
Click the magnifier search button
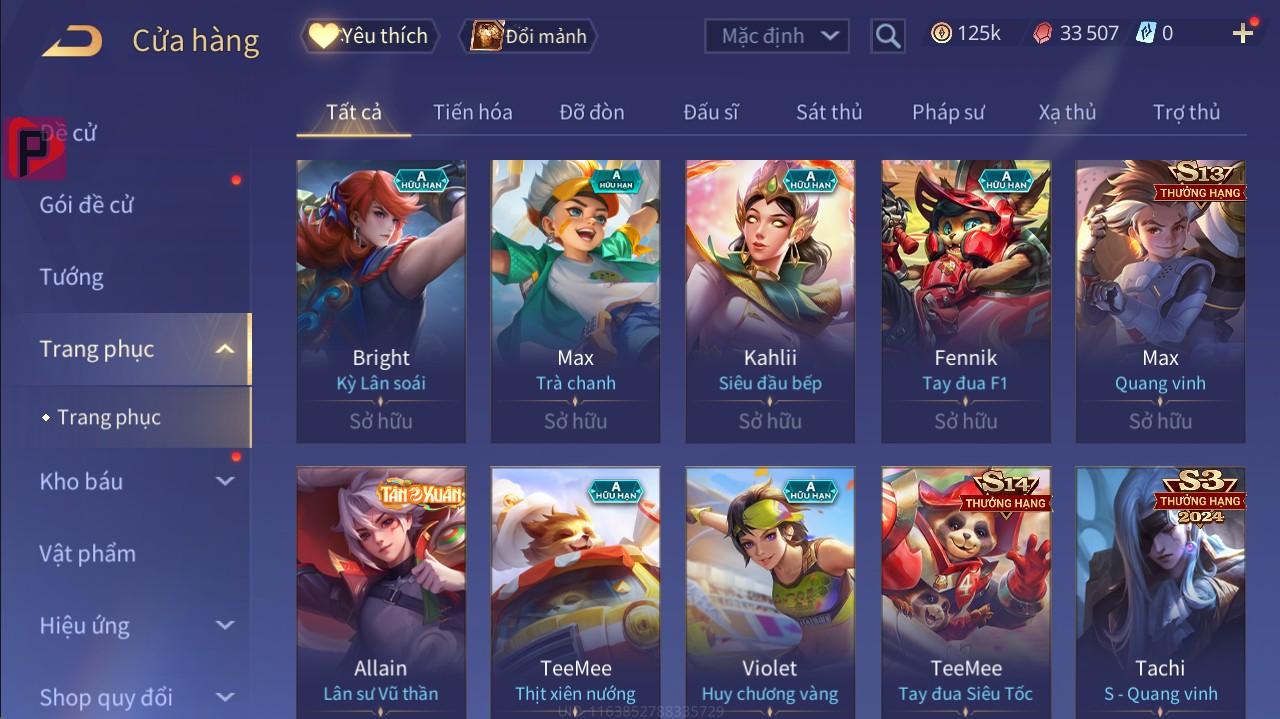coord(887,36)
